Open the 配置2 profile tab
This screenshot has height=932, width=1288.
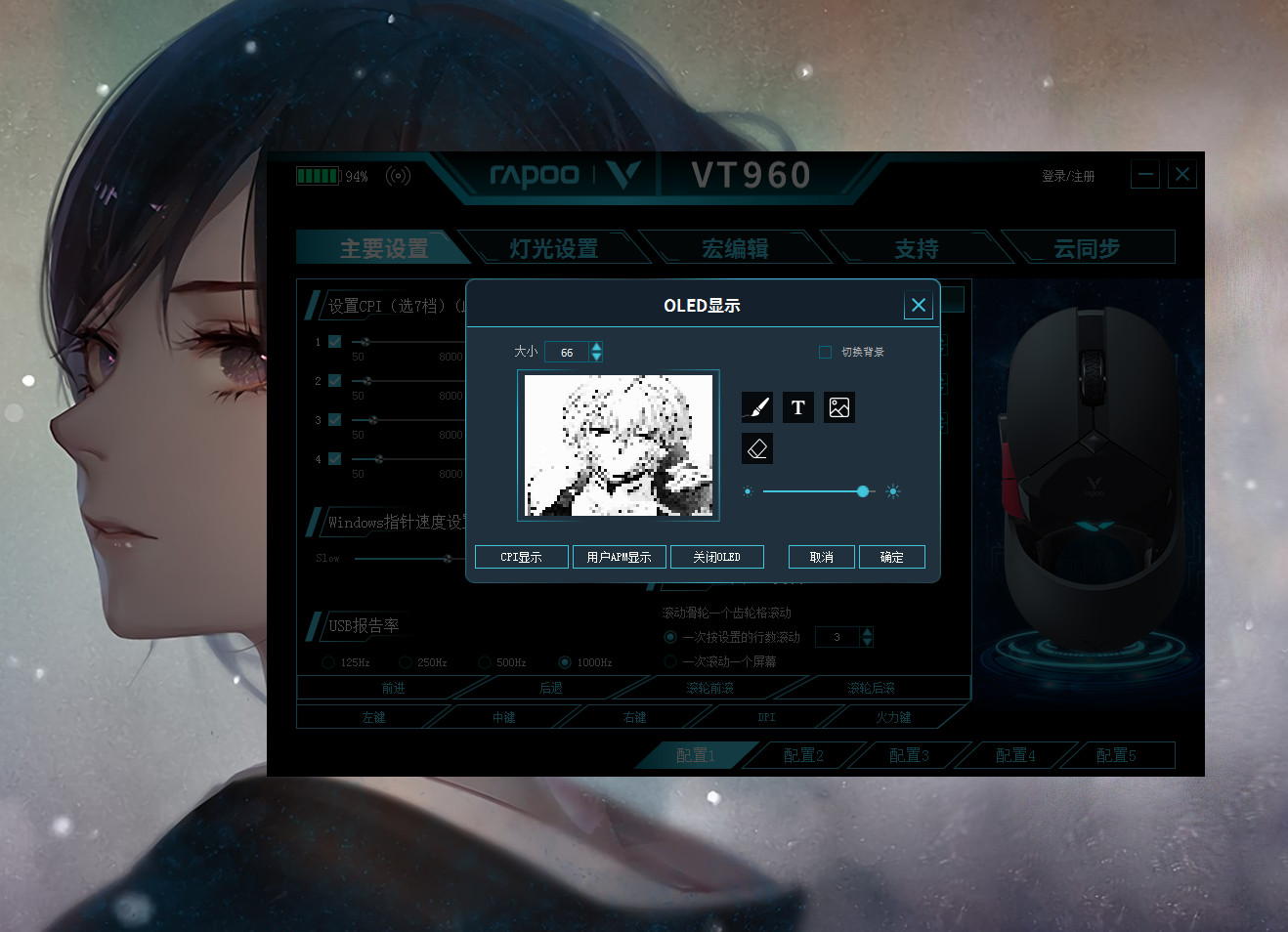point(803,754)
